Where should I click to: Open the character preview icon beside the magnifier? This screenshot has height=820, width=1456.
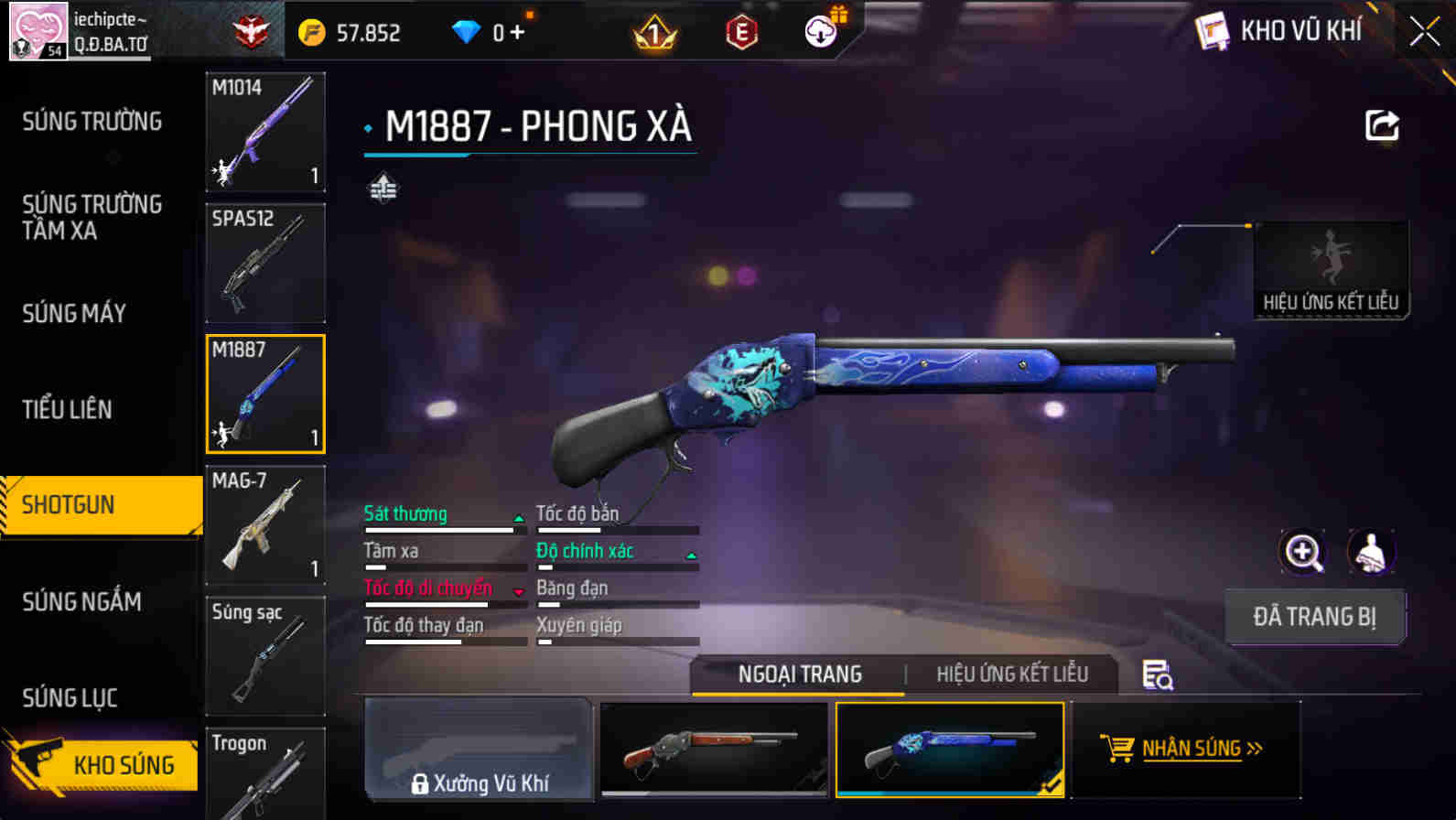click(x=1369, y=552)
